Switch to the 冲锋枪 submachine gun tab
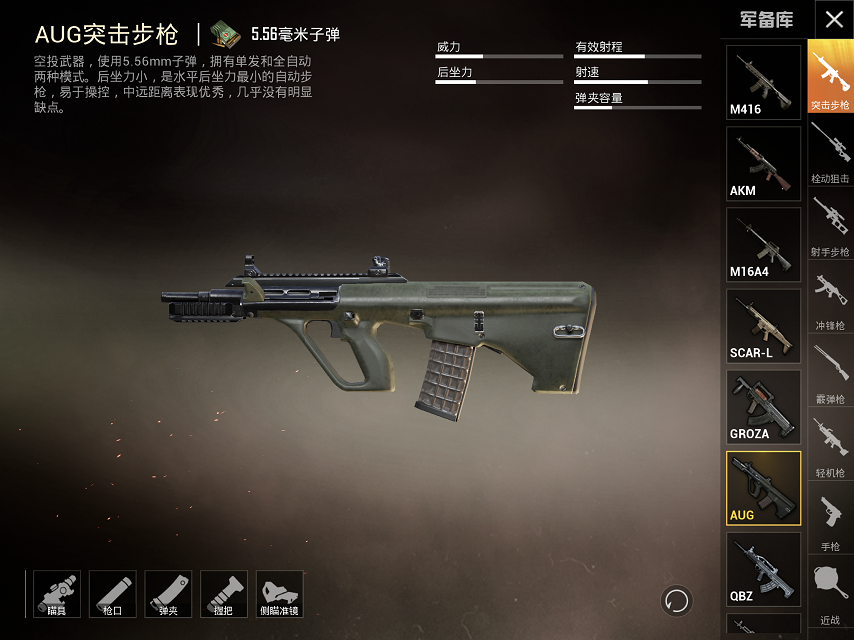Image resolution: width=854 pixels, height=640 pixels. tap(830, 300)
